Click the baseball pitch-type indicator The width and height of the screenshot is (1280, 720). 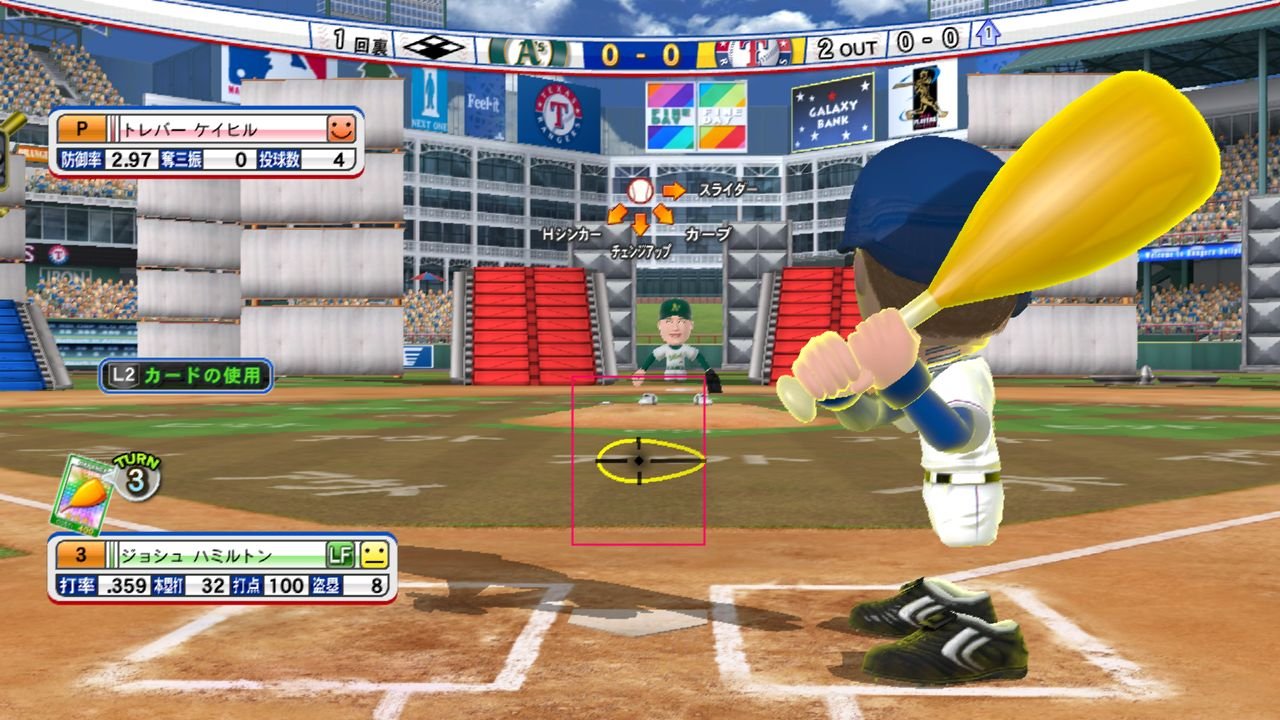639,190
